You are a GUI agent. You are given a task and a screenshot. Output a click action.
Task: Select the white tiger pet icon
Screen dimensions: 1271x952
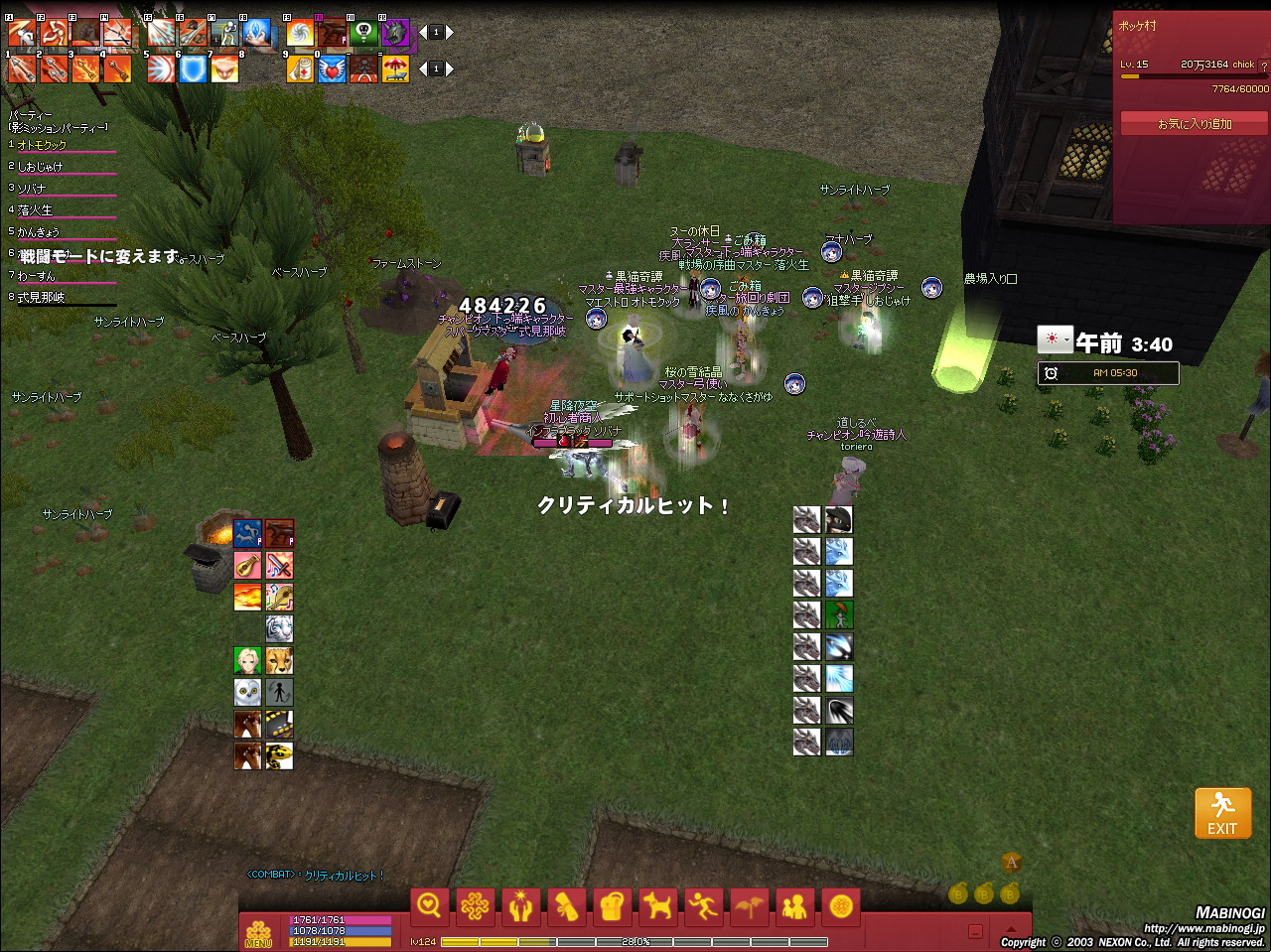click(279, 629)
